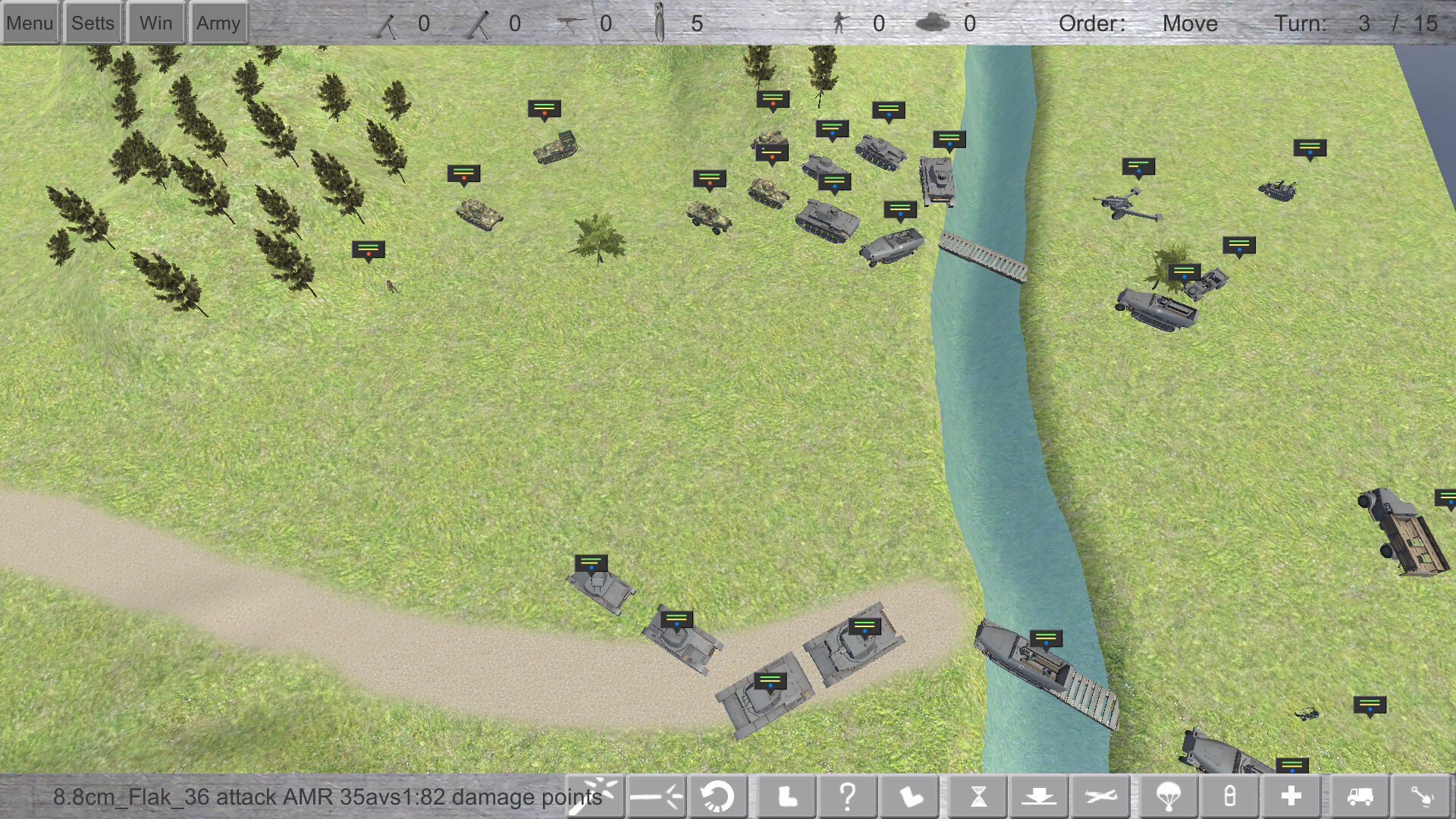Select the direct fire line icon
1456x819 pixels.
tap(657, 796)
